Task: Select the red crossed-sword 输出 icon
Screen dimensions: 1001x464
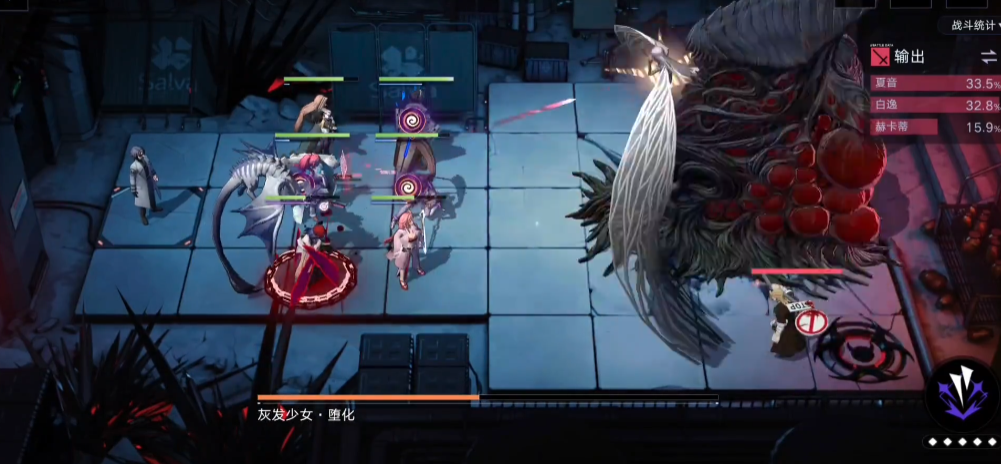Action: click(881, 57)
